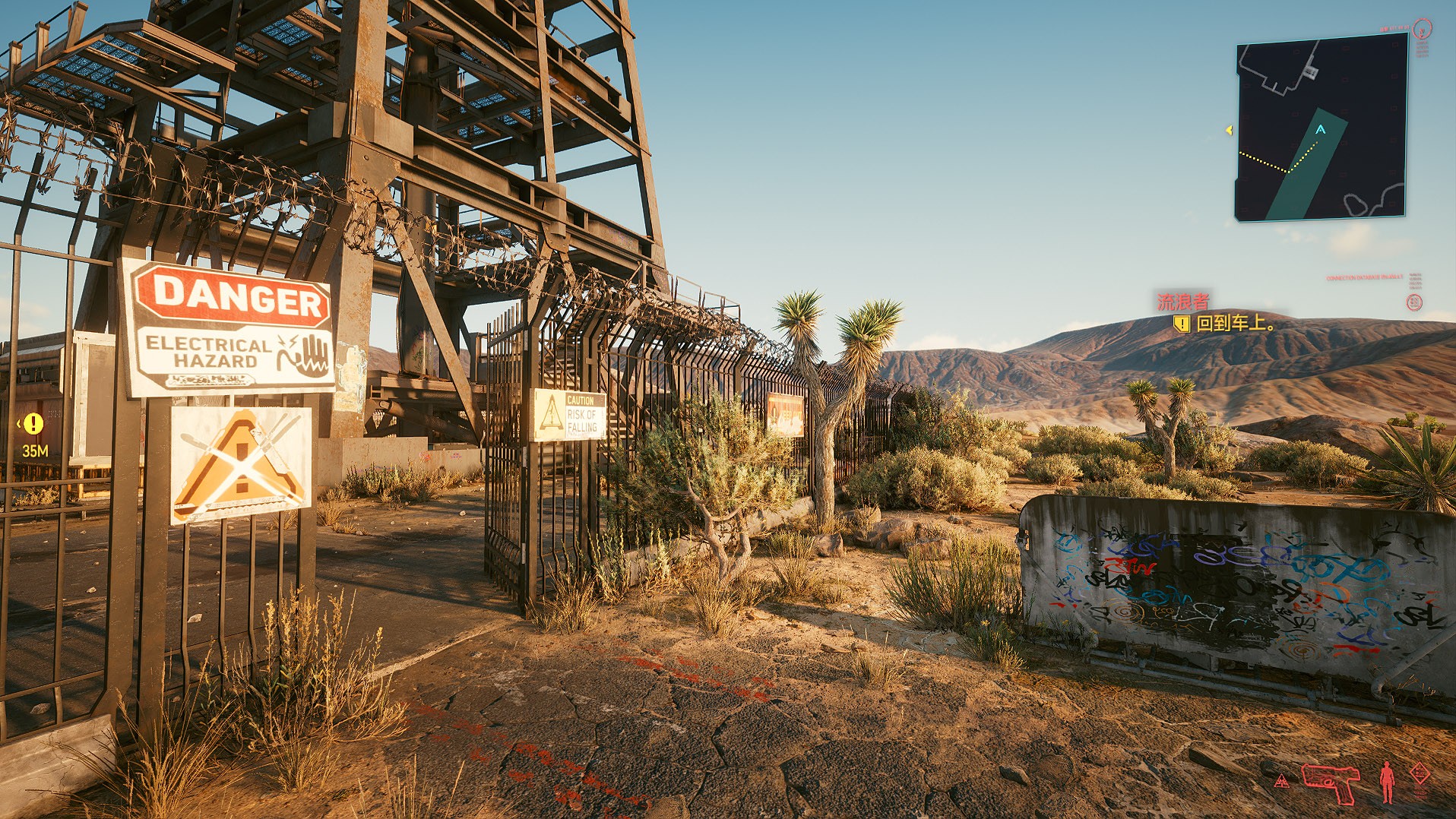Click the red human figure stance icon
The height and width of the screenshot is (819, 1456).
click(1387, 782)
